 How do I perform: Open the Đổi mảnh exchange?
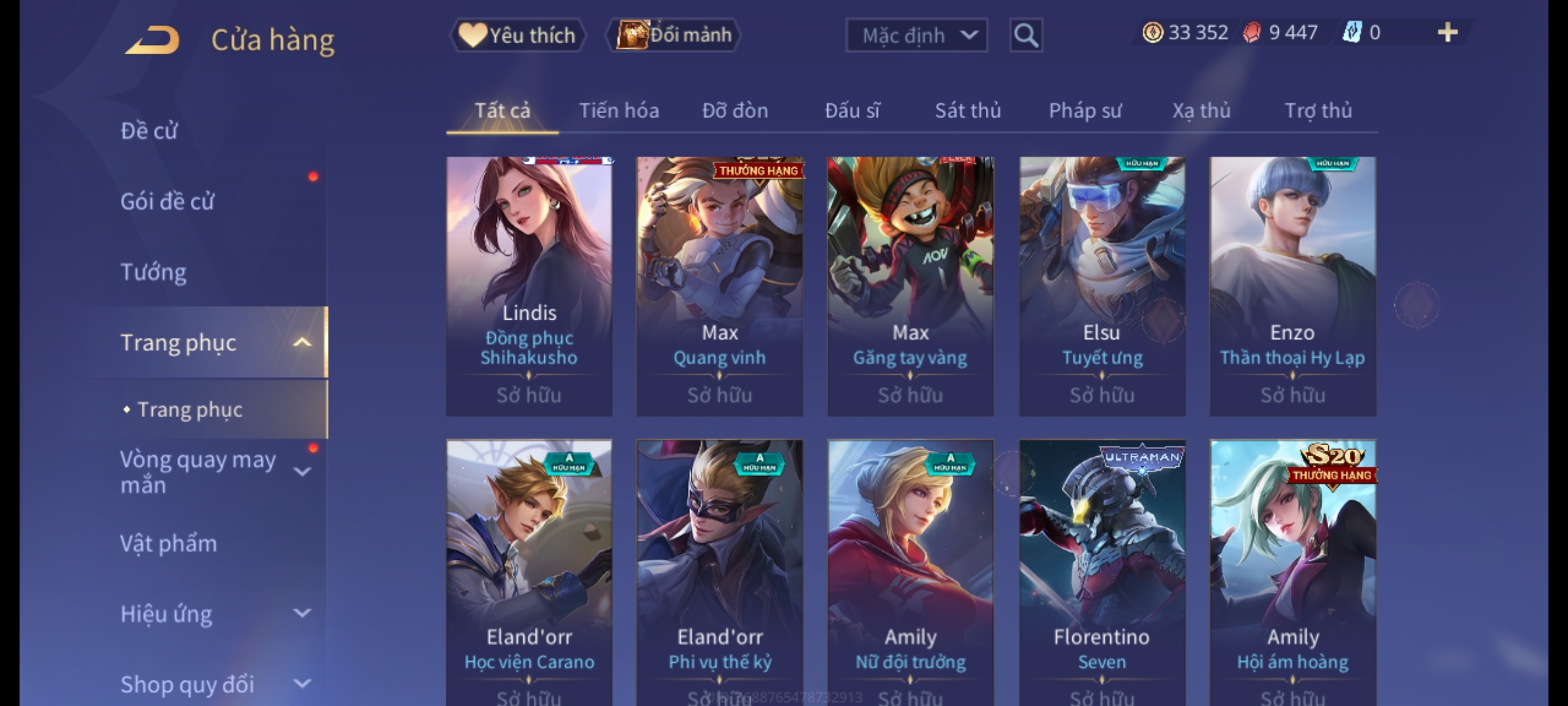(674, 35)
